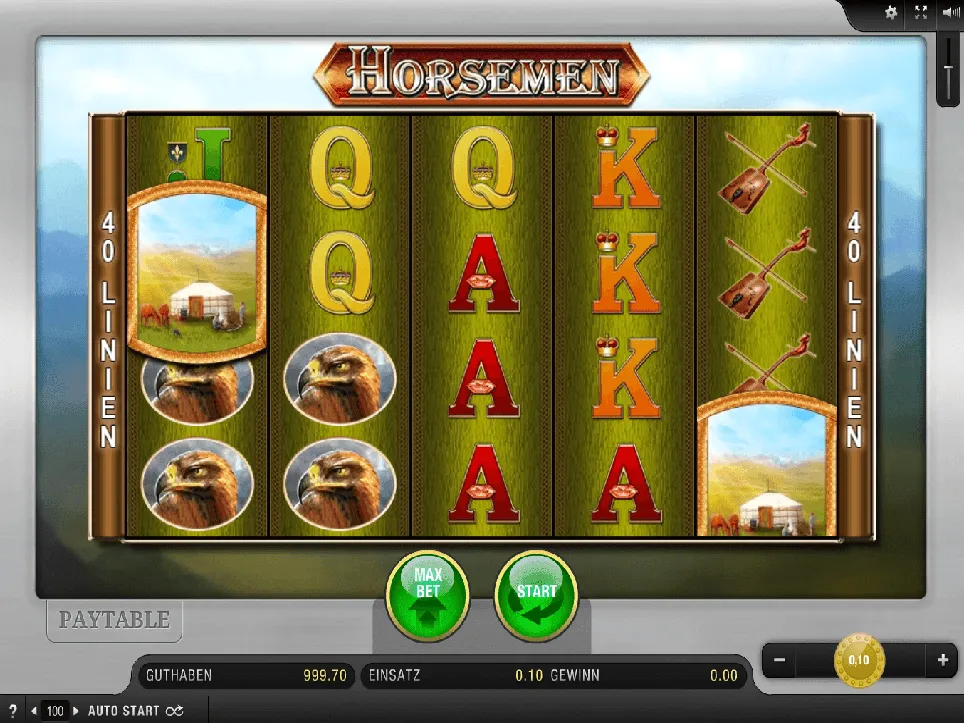Mute sound via the speaker icon
Image resolution: width=964 pixels, height=723 pixels.
click(x=949, y=13)
